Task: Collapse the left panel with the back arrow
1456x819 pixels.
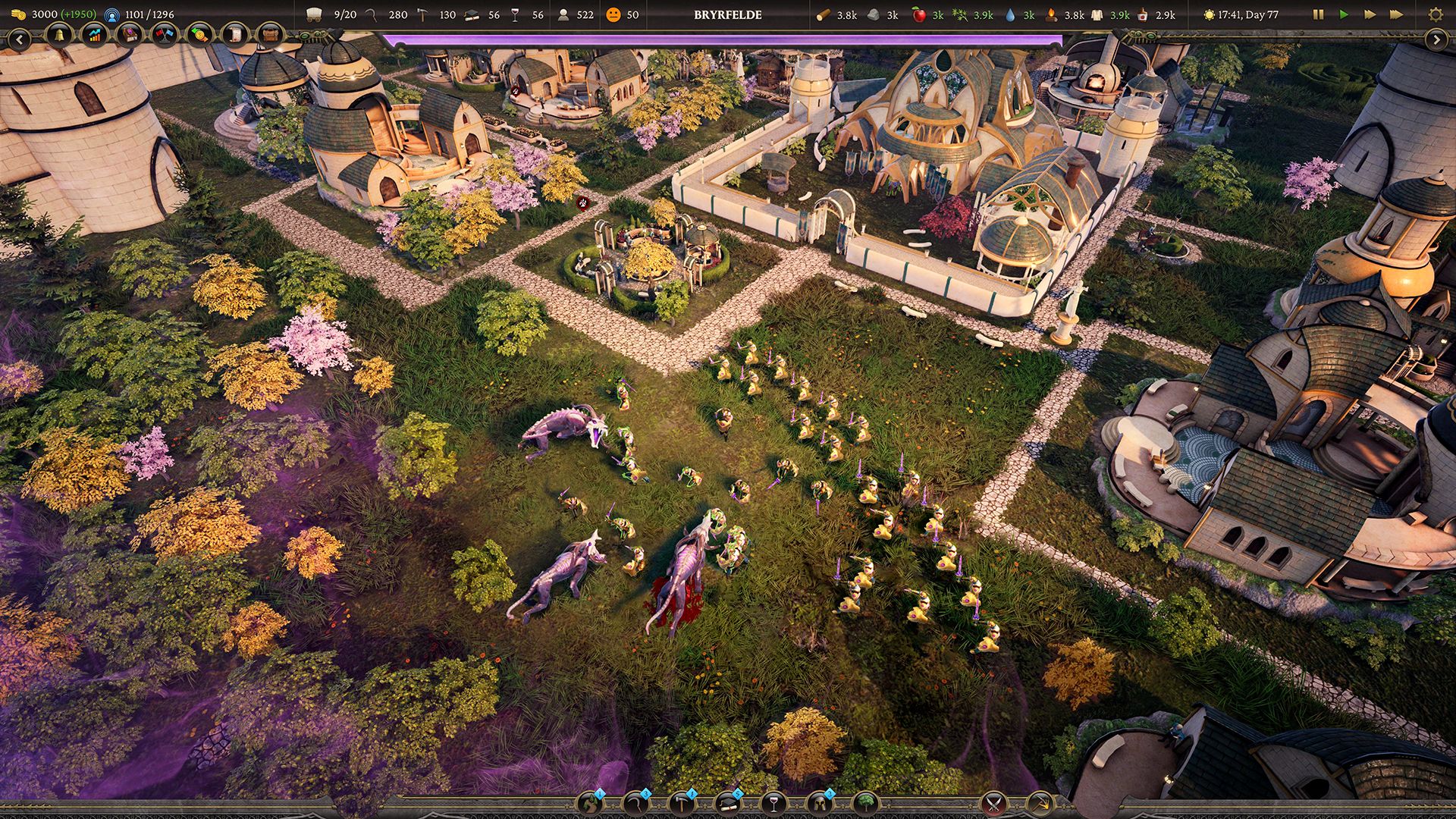Action: tap(19, 39)
